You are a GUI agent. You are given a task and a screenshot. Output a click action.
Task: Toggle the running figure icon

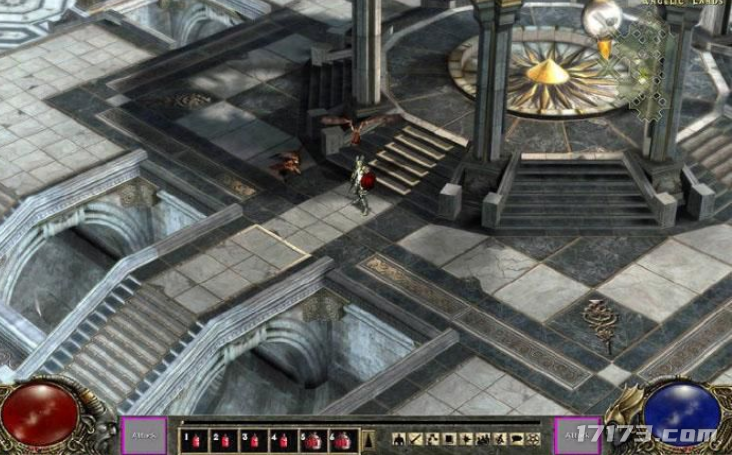pyautogui.click(x=499, y=438)
